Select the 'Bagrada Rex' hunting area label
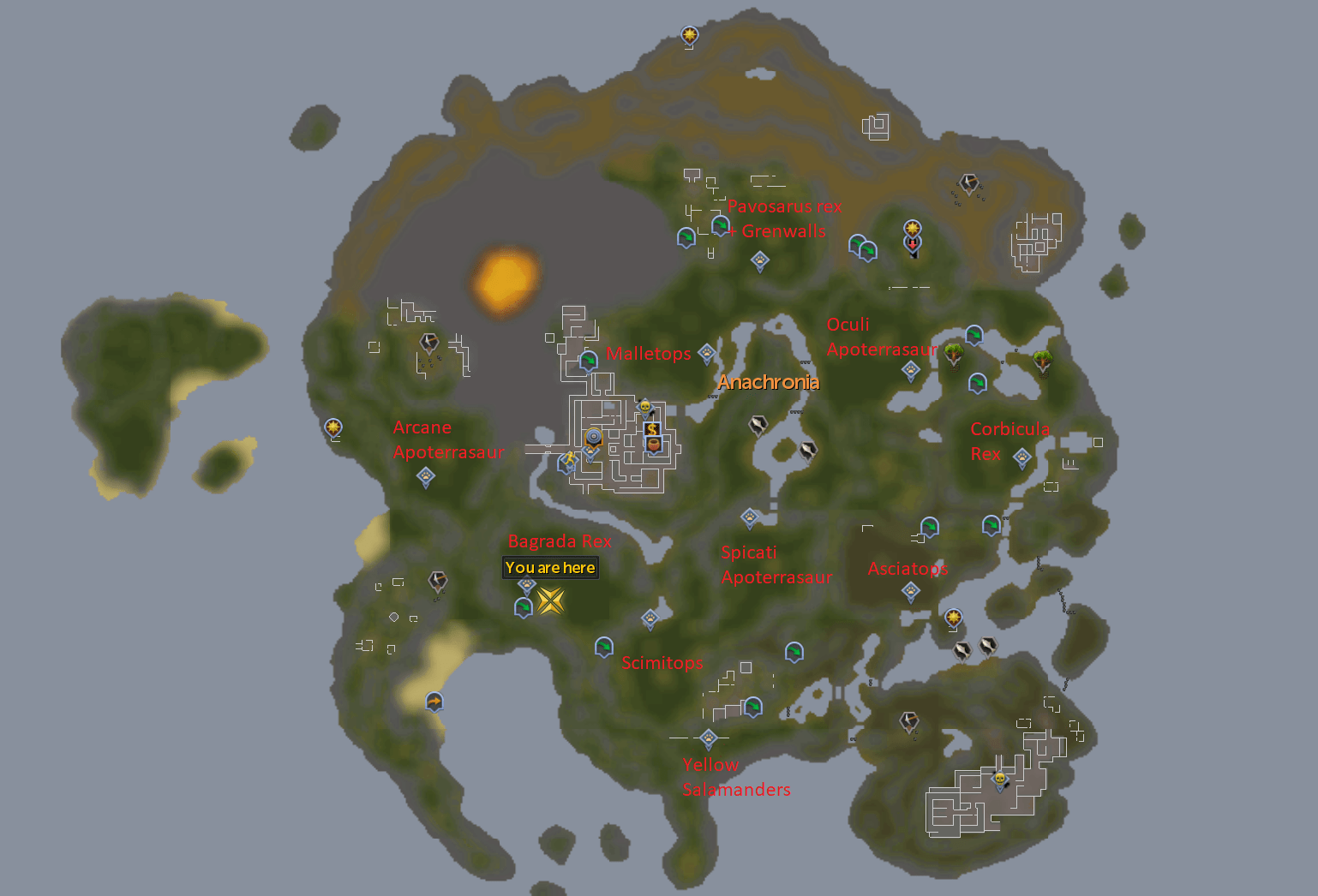 (x=560, y=541)
